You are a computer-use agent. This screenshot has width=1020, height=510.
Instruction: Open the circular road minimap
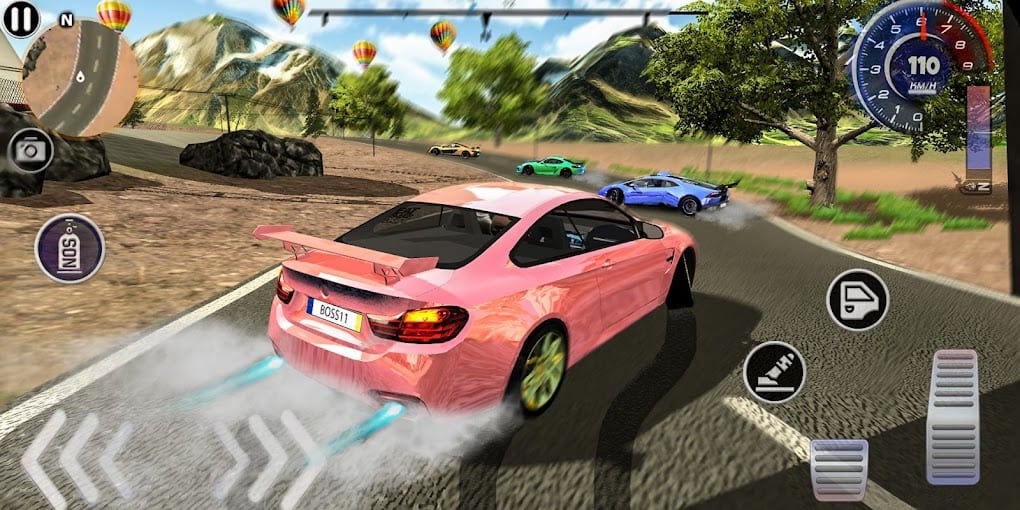[x=79, y=78]
